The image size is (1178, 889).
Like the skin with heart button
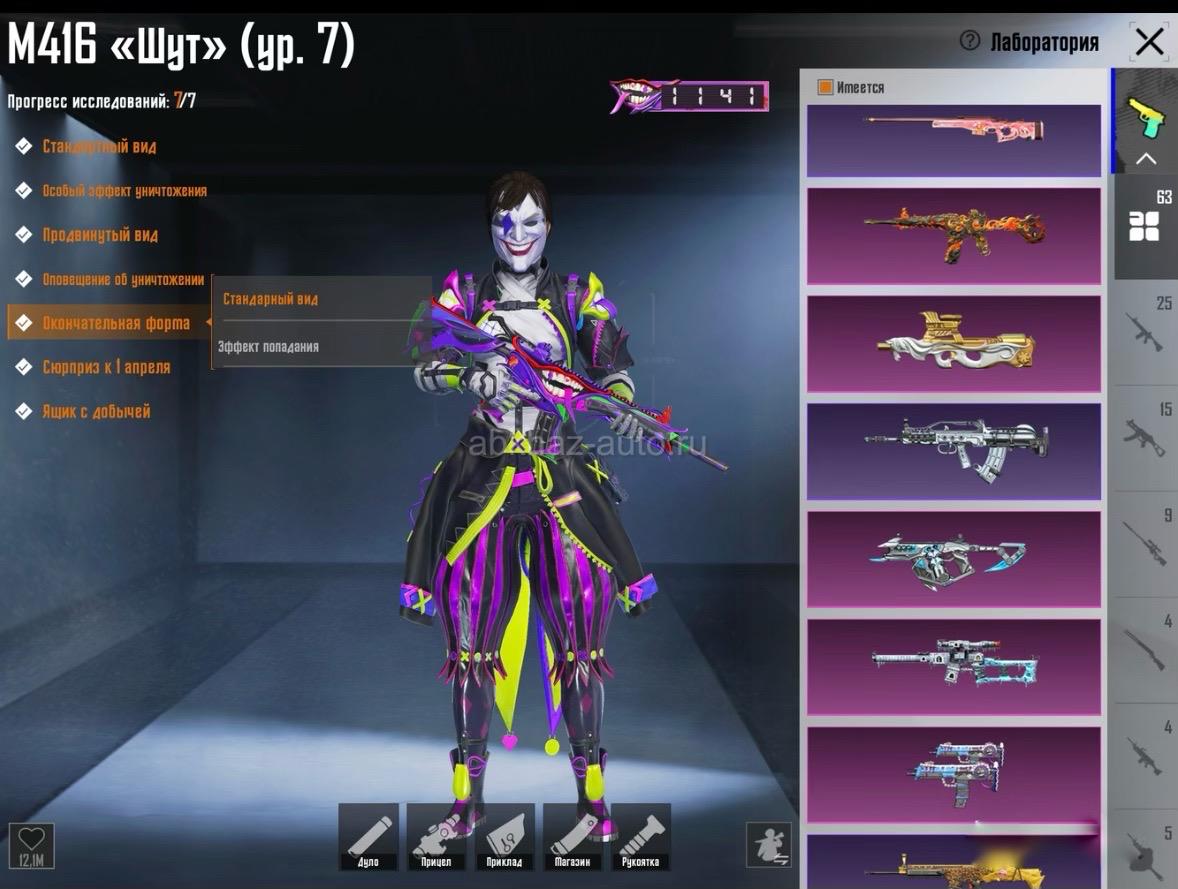click(31, 845)
